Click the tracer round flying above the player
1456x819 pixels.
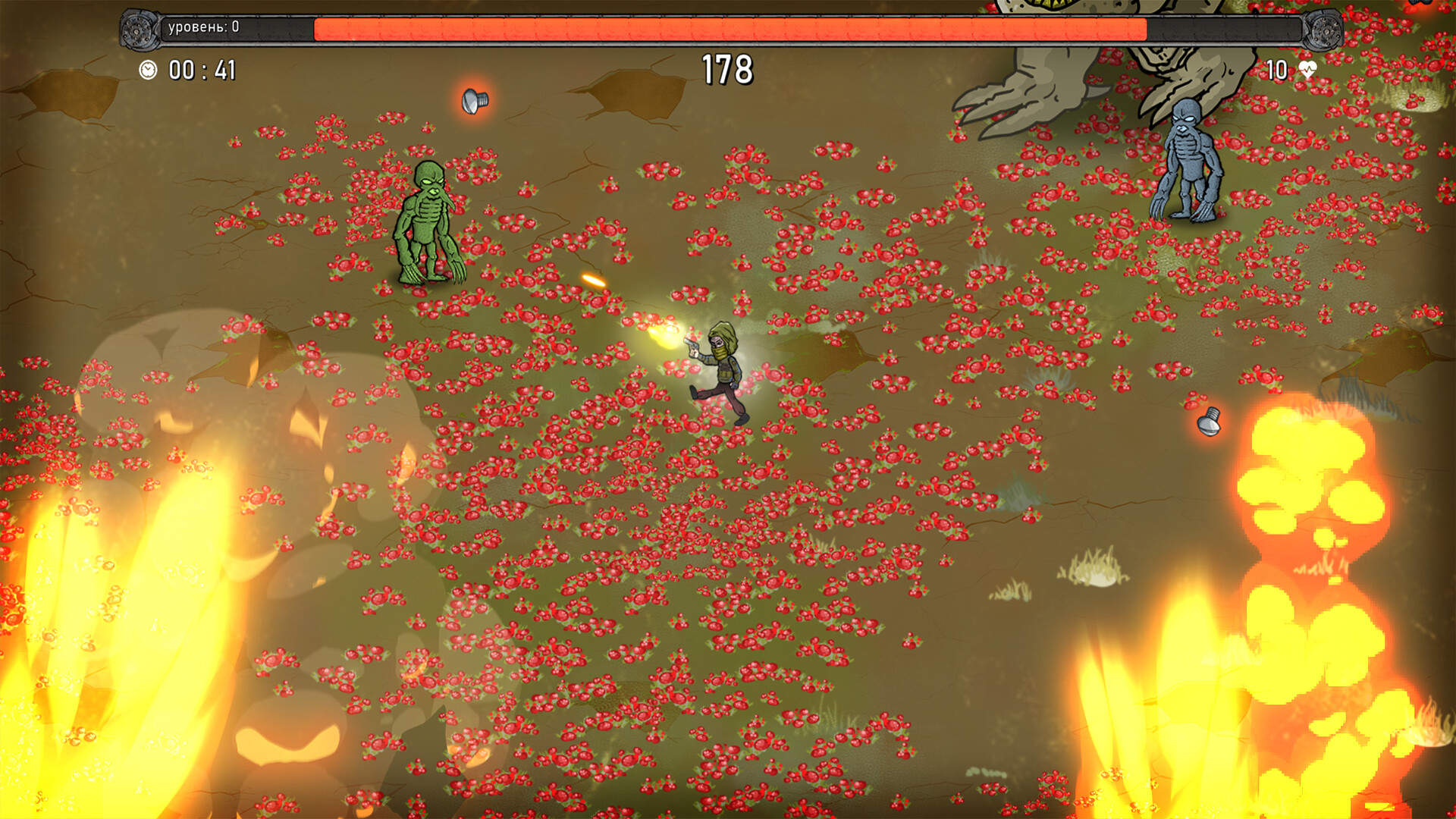(594, 281)
